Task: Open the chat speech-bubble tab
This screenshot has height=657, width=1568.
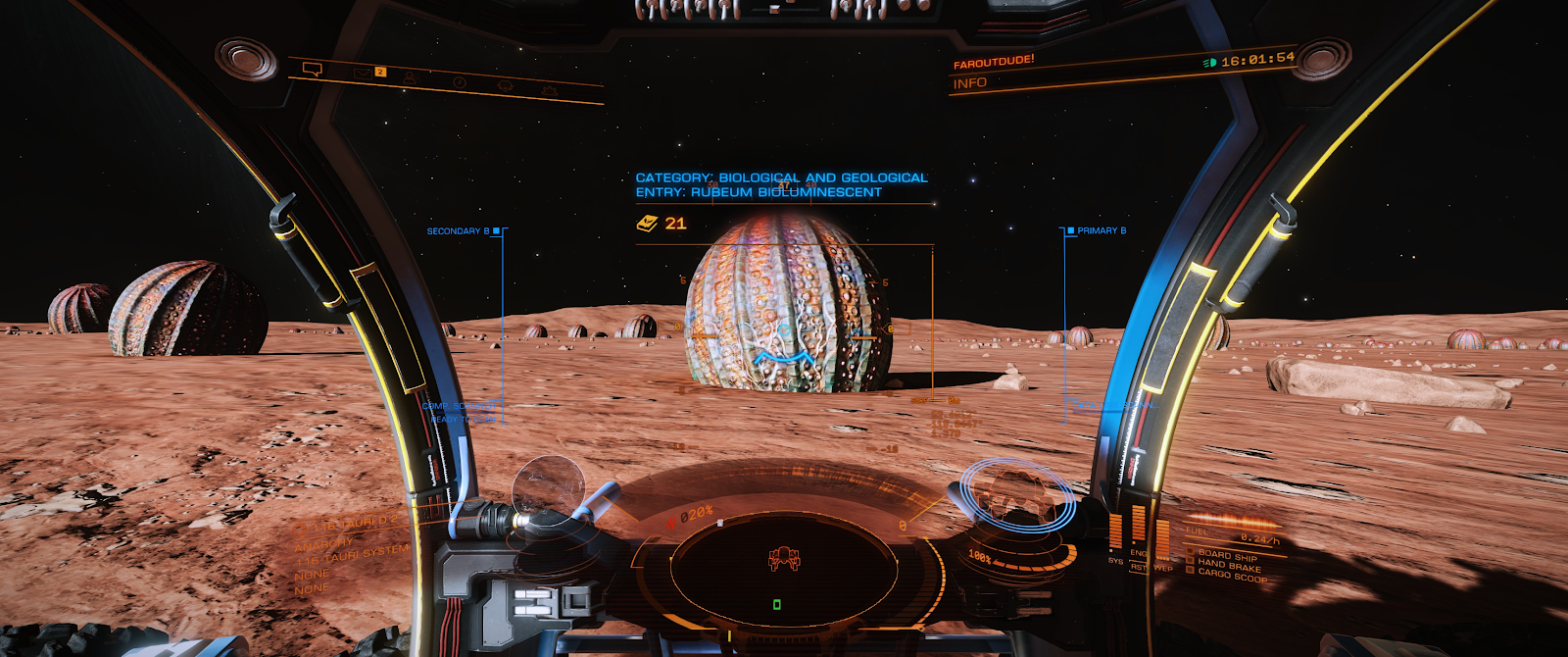Action: pos(313,69)
